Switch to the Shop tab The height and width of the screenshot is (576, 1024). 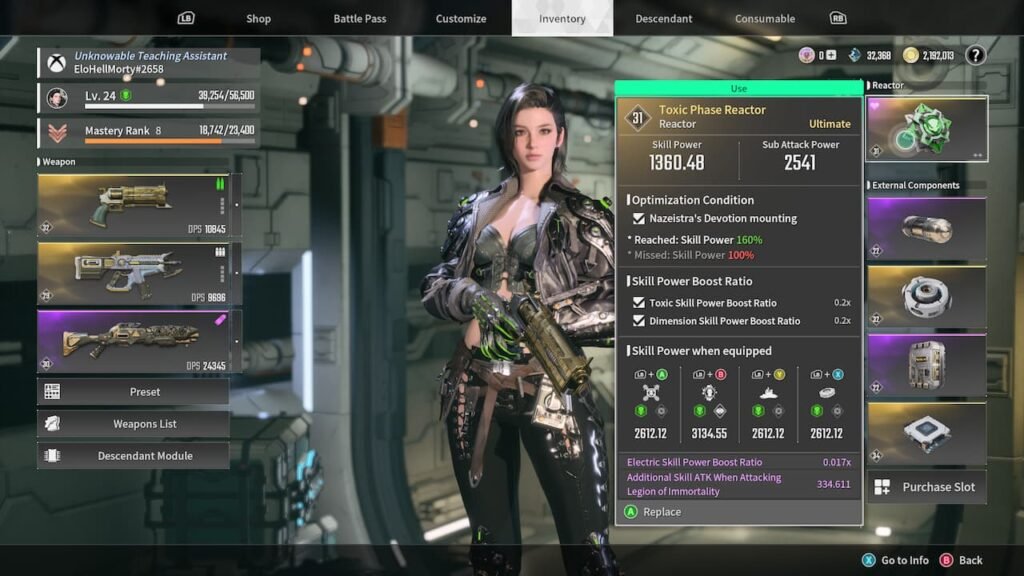coord(259,18)
